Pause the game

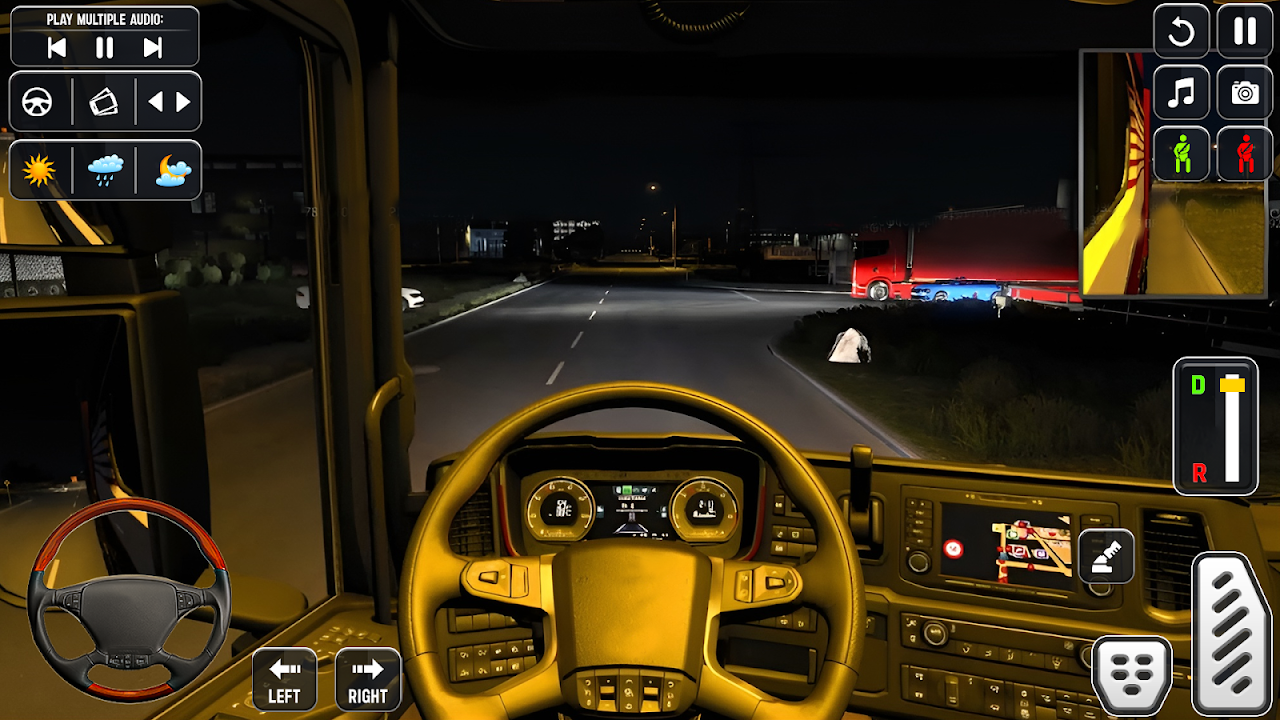pos(1245,32)
